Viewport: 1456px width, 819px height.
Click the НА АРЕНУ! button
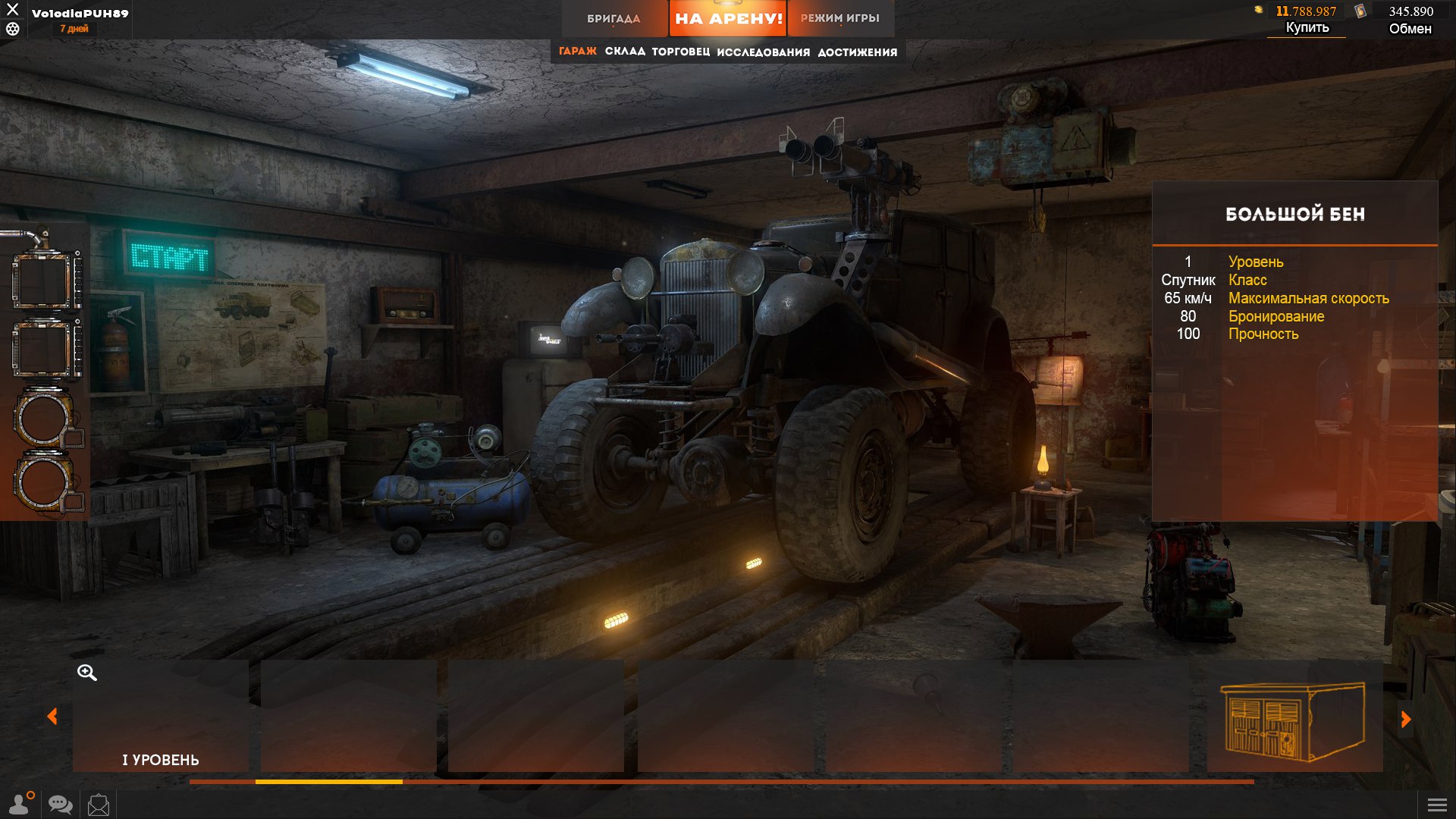pos(728,18)
